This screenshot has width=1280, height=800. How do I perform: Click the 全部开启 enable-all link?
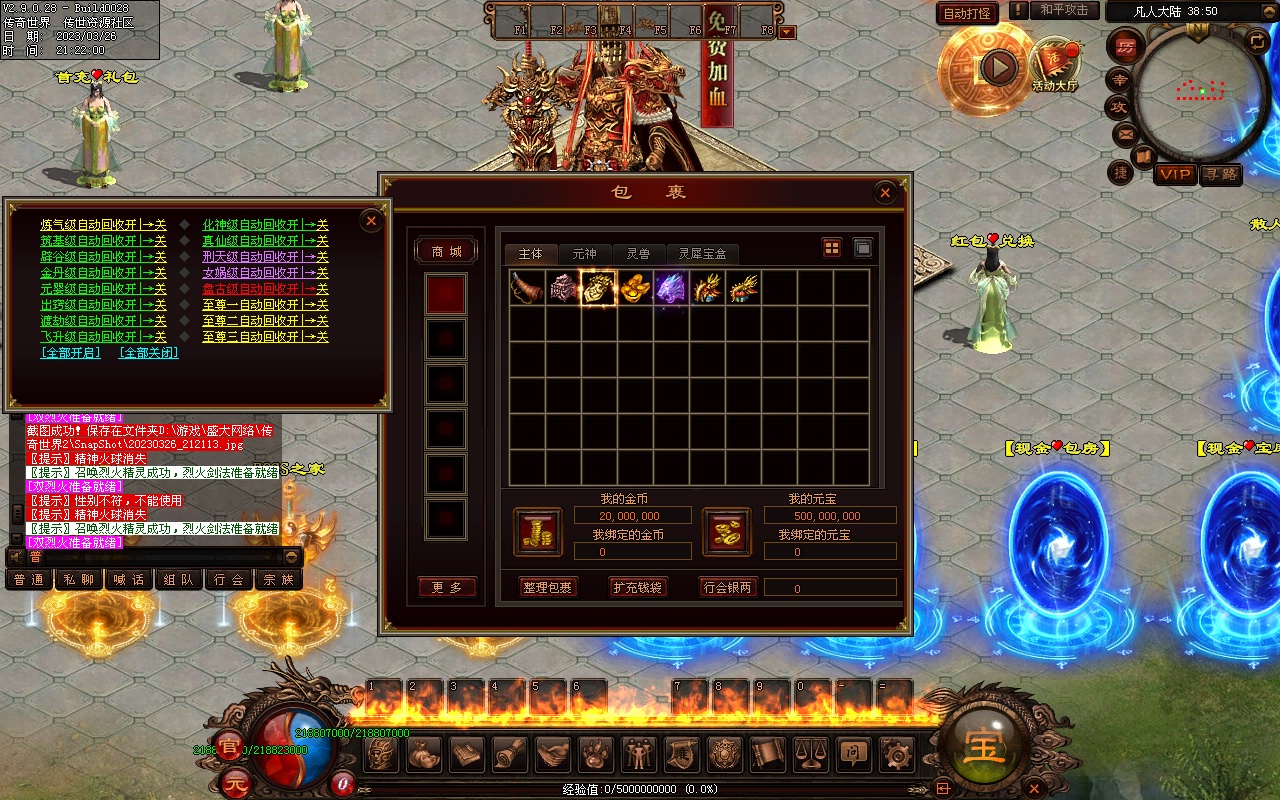[70, 353]
